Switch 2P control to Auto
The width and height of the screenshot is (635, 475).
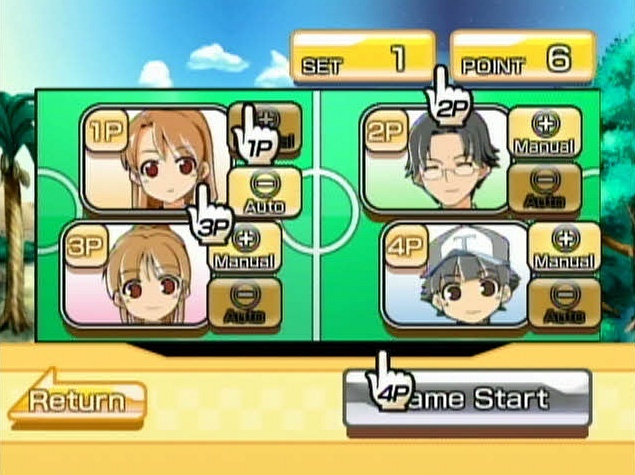pyautogui.click(x=545, y=188)
